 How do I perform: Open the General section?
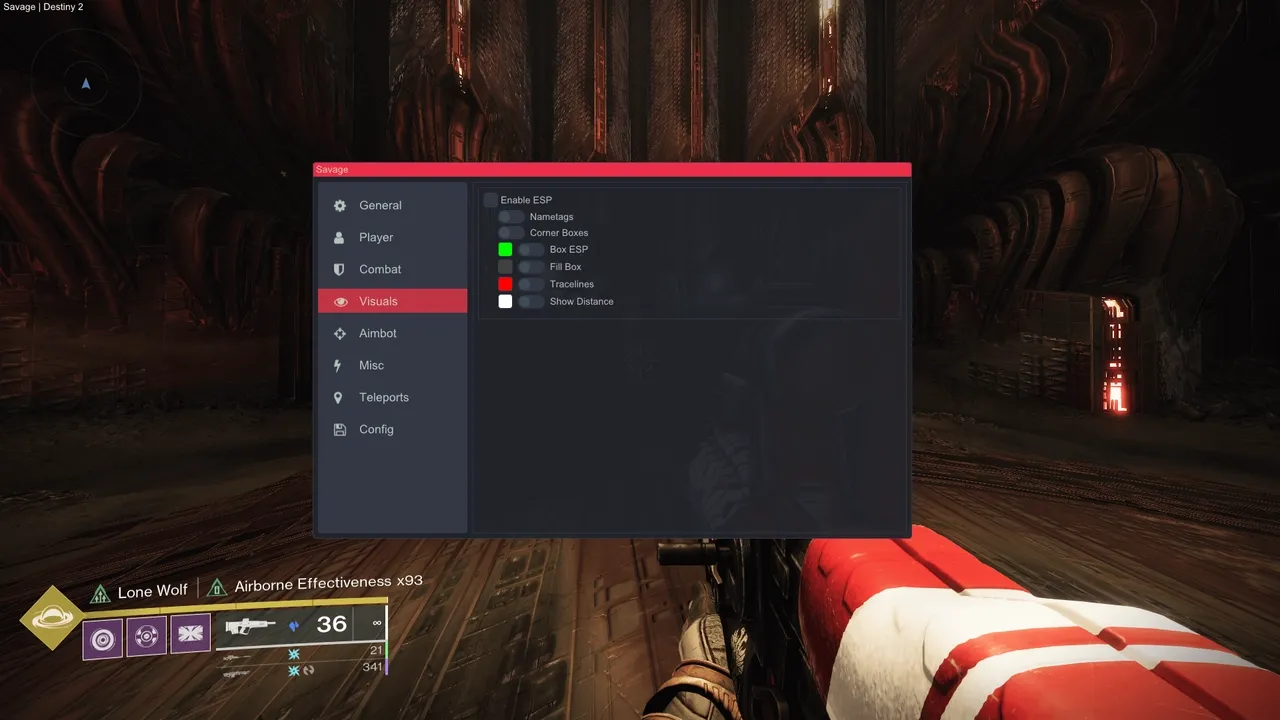(x=380, y=205)
